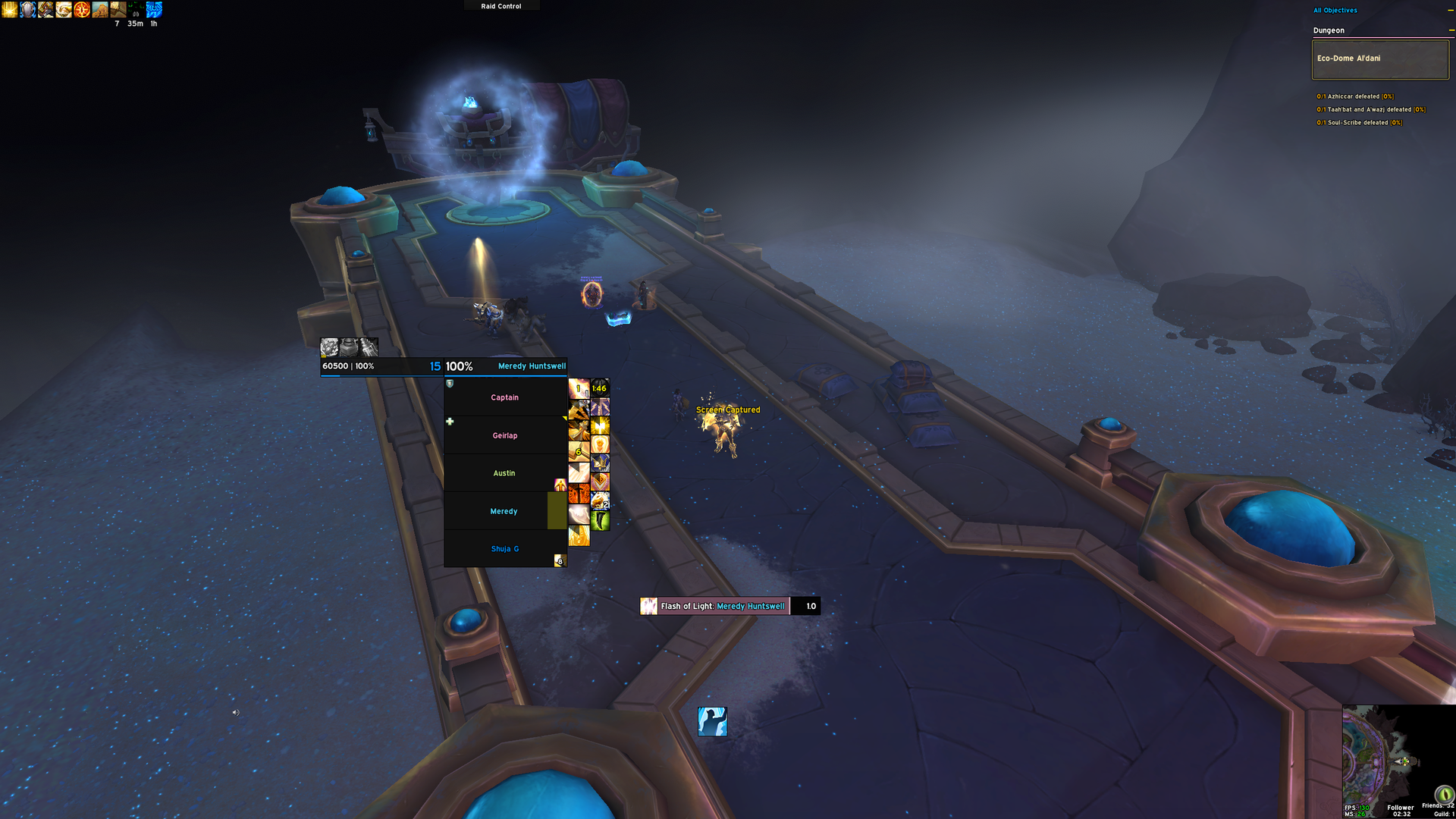
Task: Collapse the Dungeon objectives section
Action: click(x=1451, y=30)
